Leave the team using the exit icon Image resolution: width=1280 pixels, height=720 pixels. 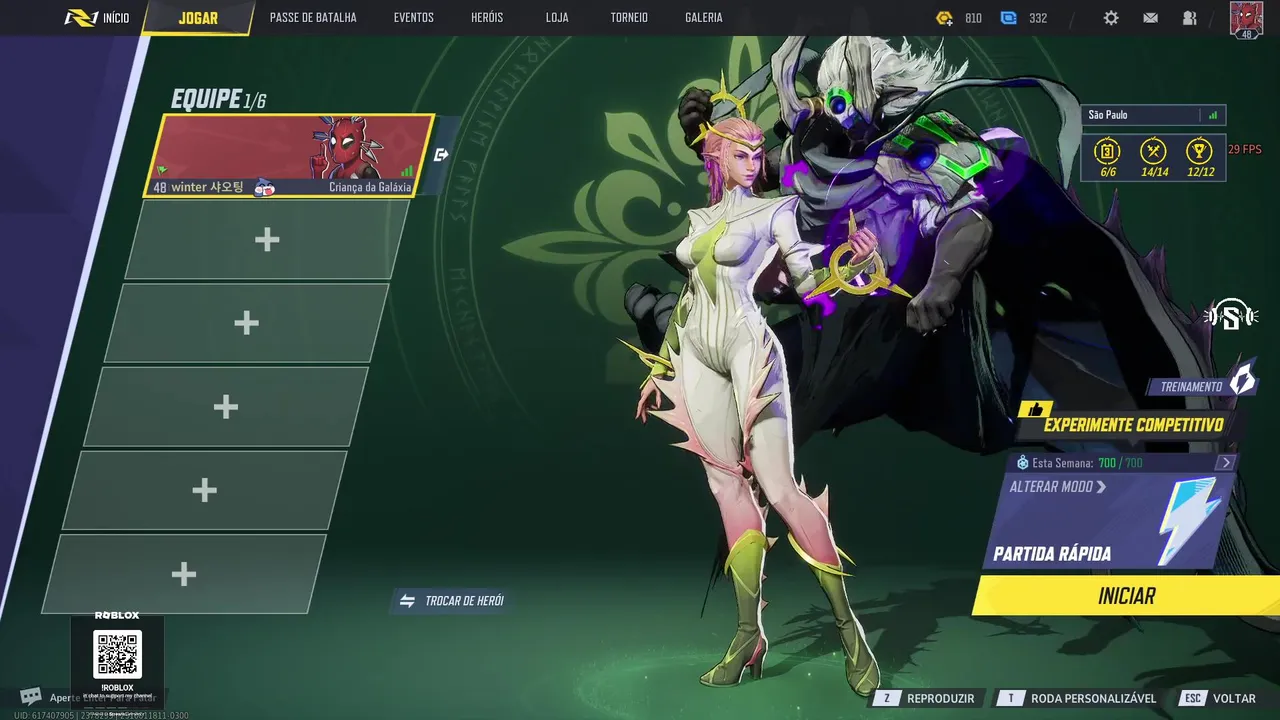[x=442, y=155]
